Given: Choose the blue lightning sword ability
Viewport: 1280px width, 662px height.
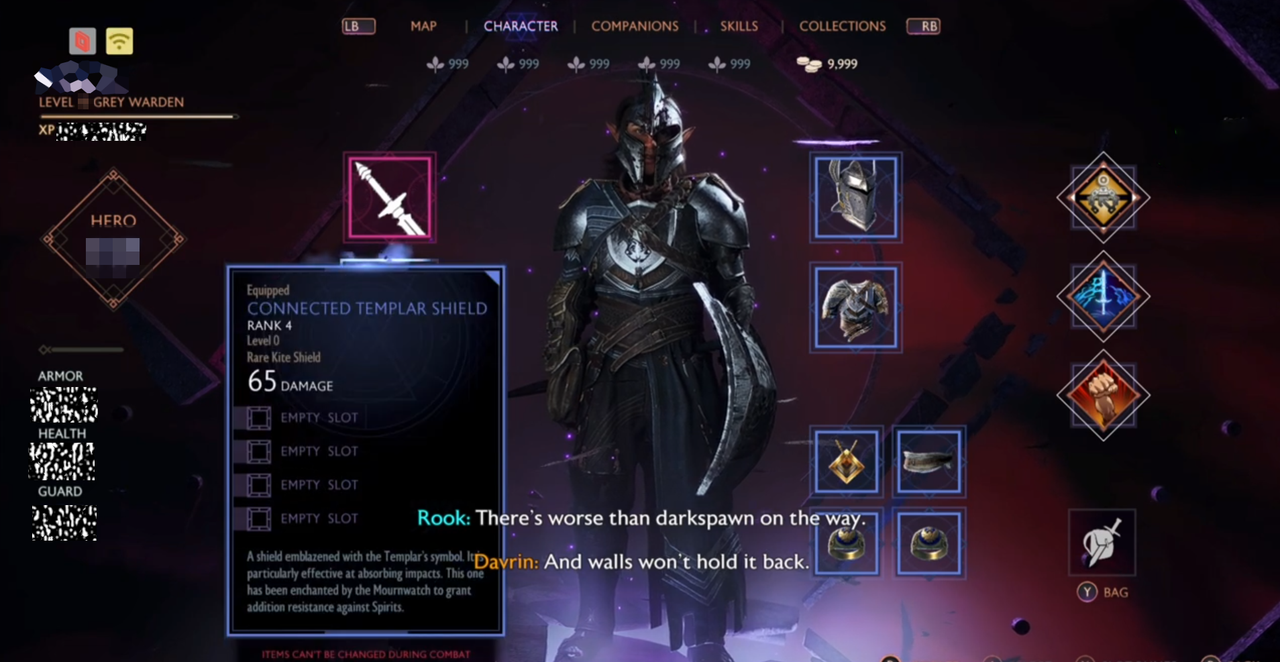Looking at the screenshot, I should point(1103,296).
